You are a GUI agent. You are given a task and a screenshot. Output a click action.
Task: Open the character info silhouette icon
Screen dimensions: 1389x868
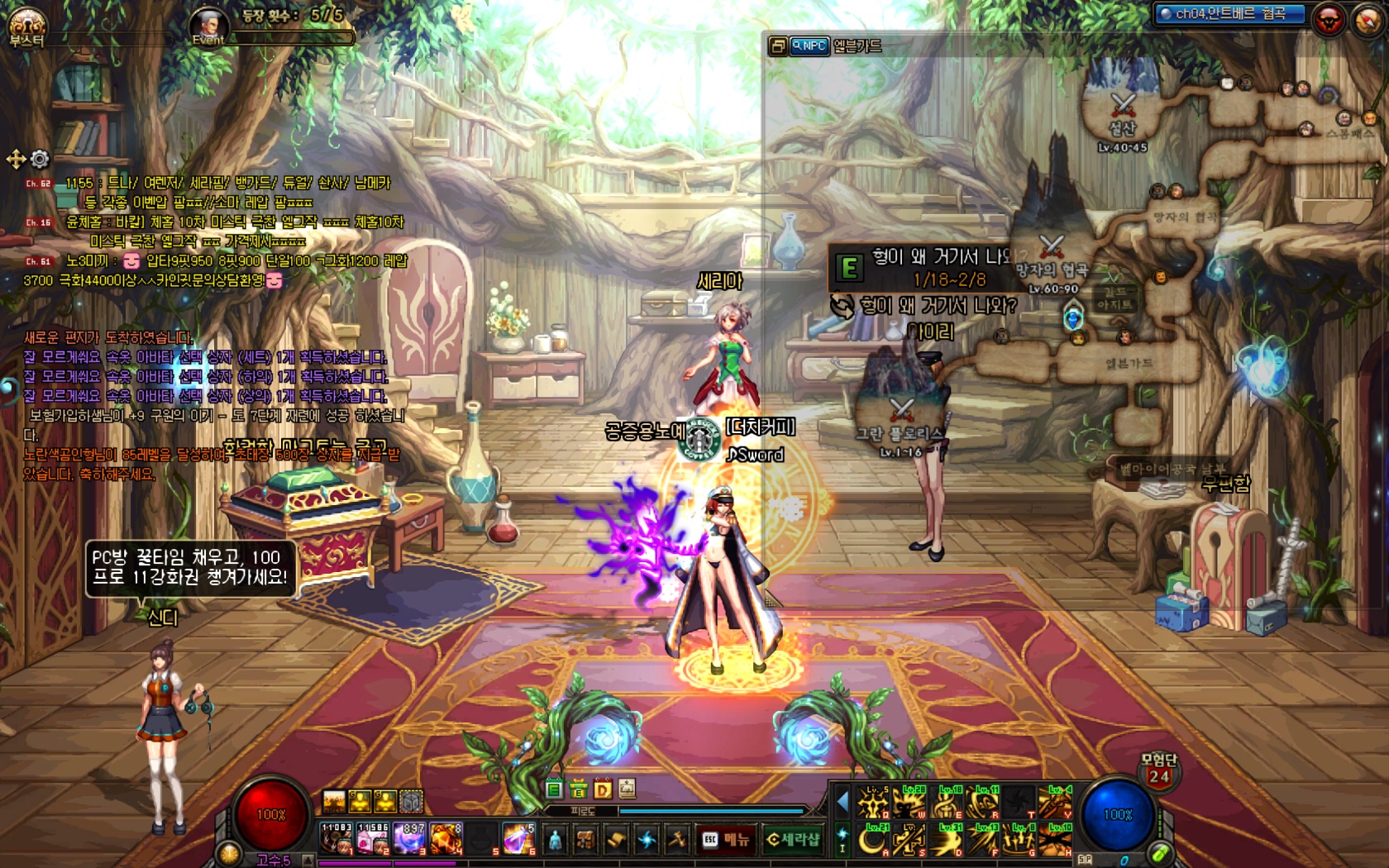(x=556, y=840)
